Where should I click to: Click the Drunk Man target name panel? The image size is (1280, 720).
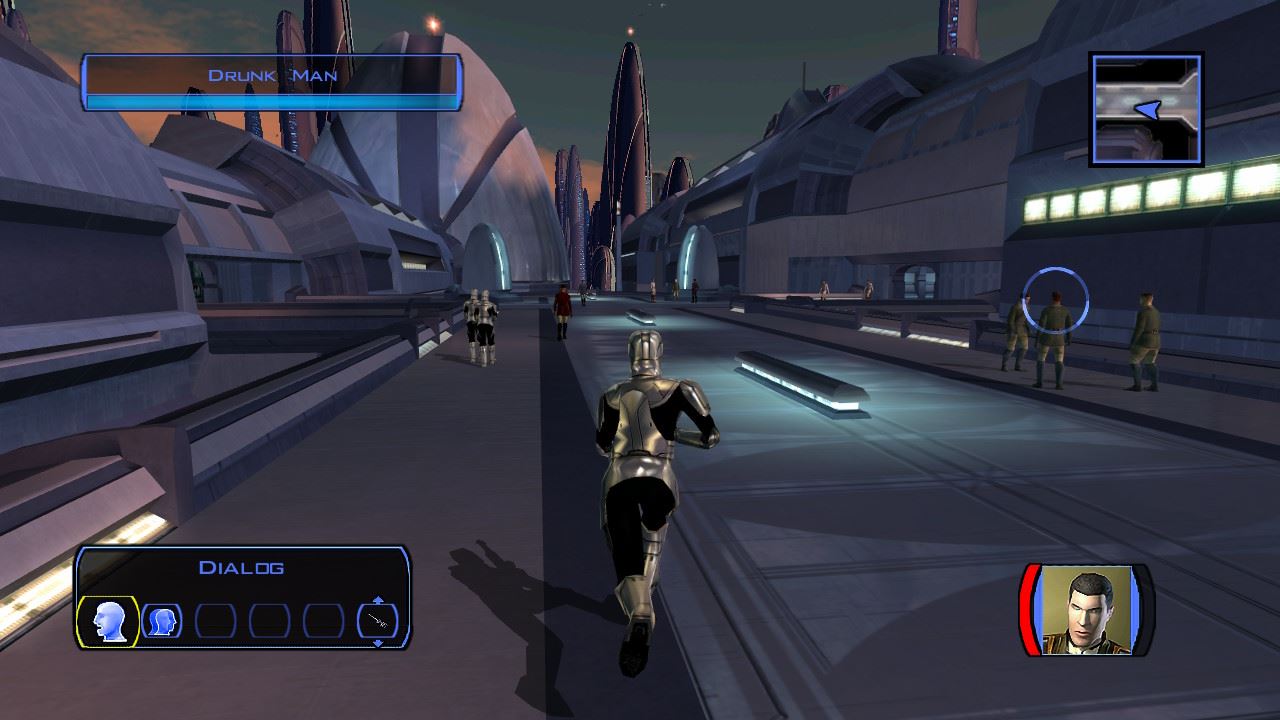coord(272,81)
